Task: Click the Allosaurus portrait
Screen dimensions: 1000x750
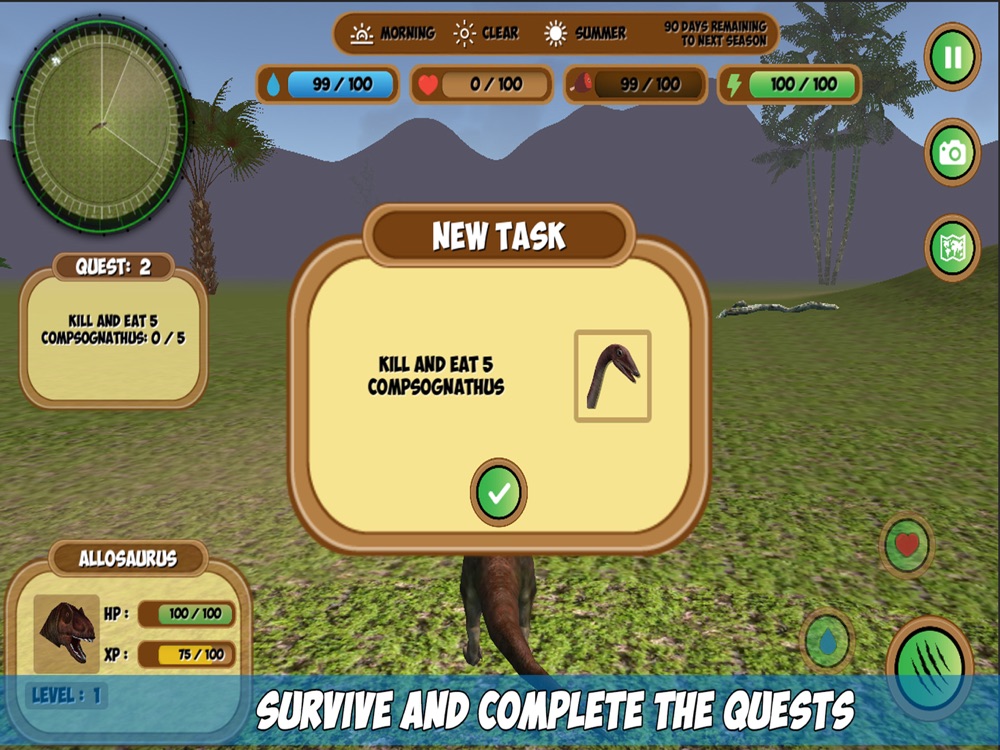Action: pos(67,633)
